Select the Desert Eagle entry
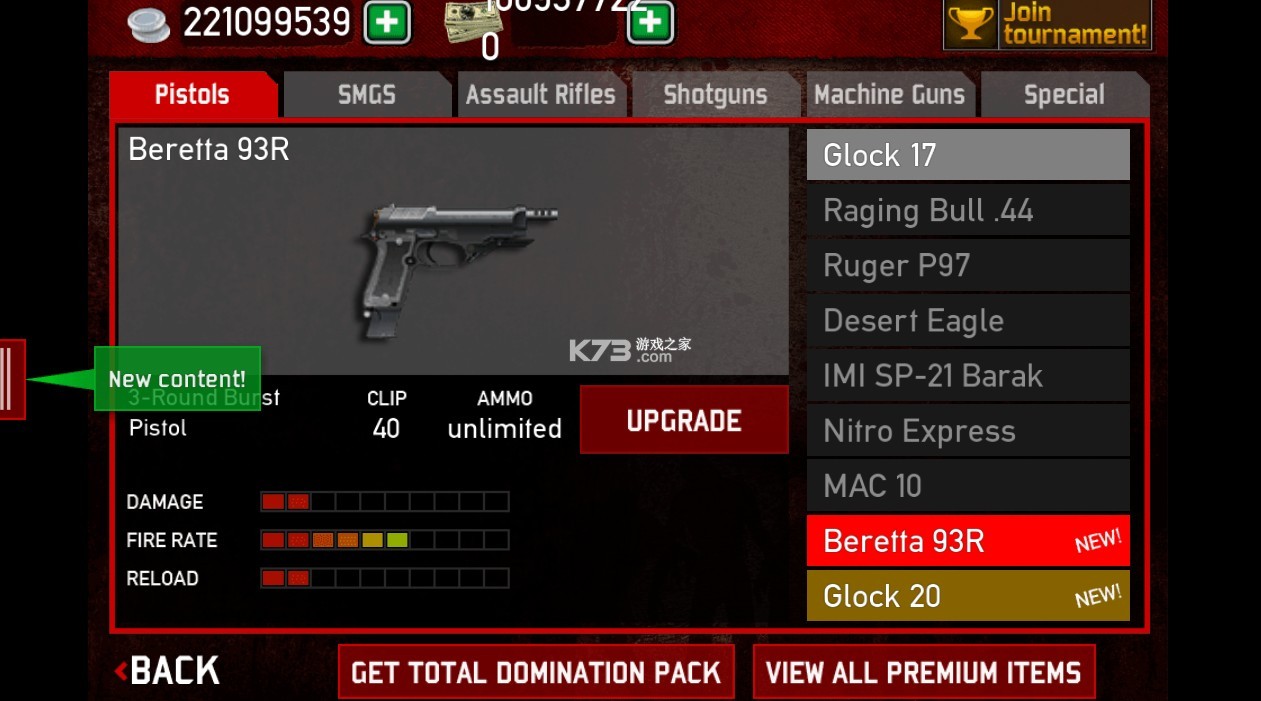 [968, 320]
